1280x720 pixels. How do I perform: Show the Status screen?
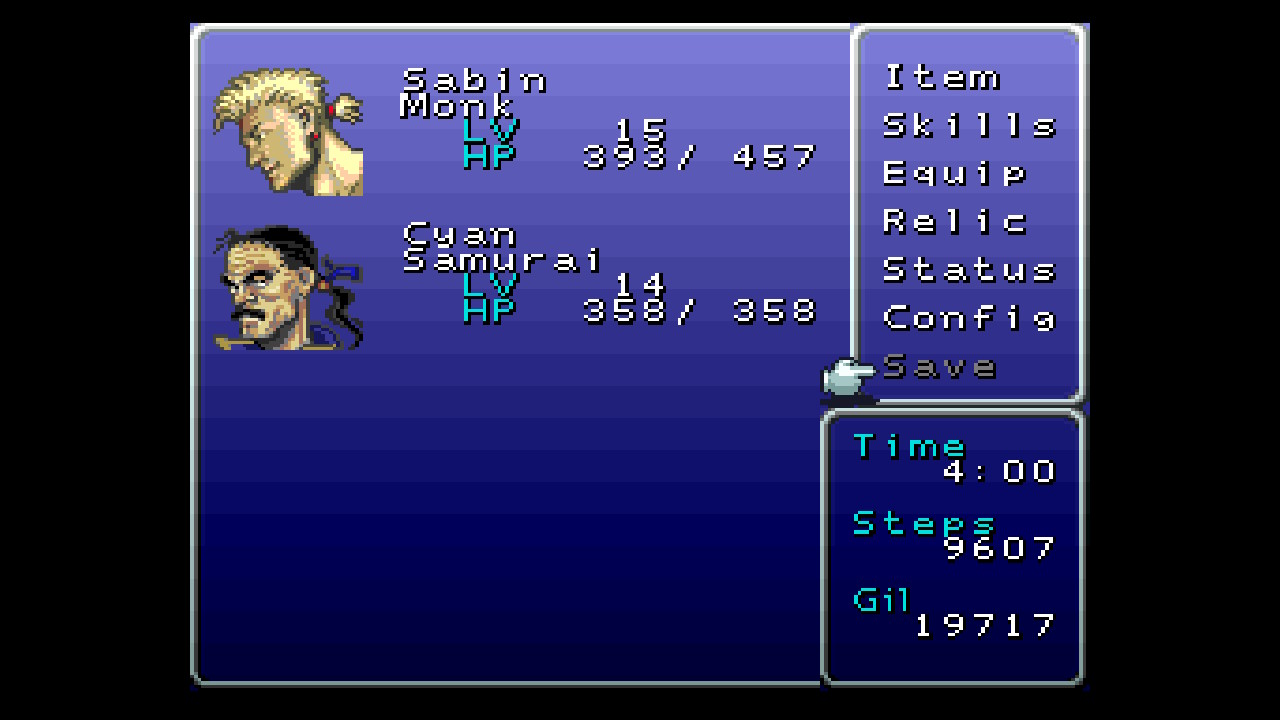[x=968, y=270]
